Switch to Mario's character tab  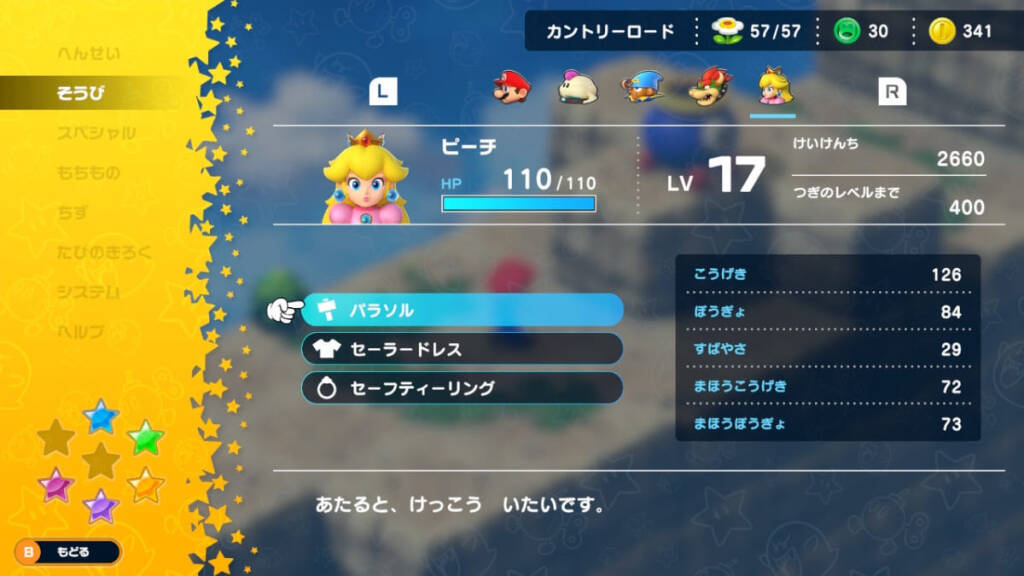click(511, 89)
